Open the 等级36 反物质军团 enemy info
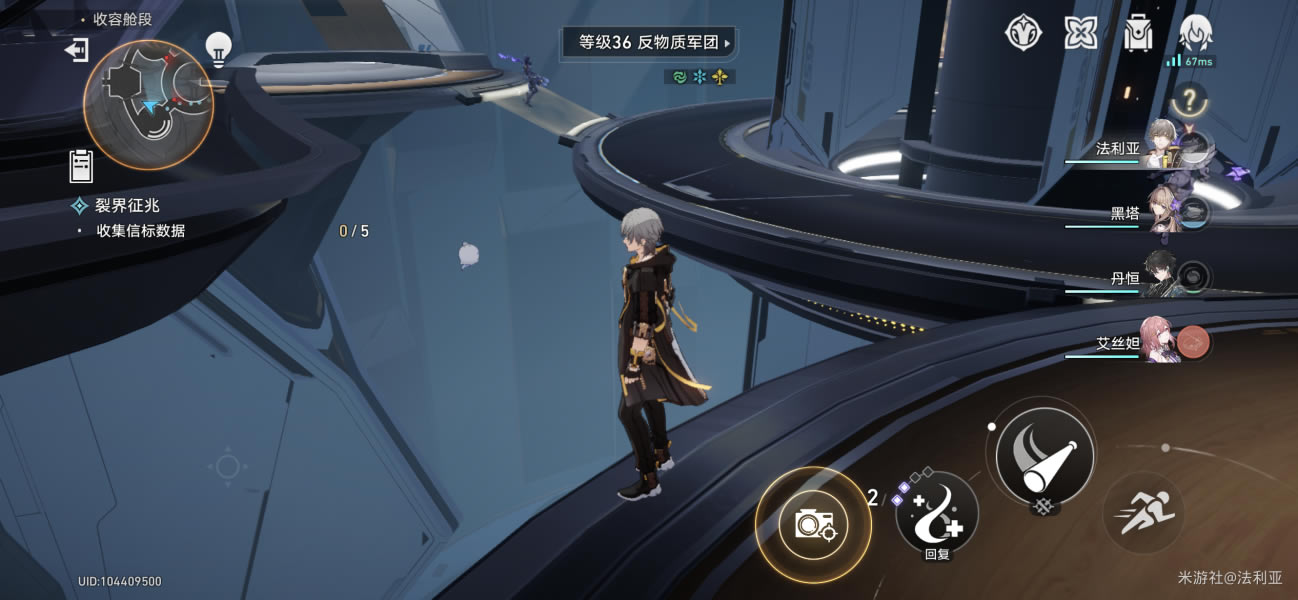 (647, 43)
